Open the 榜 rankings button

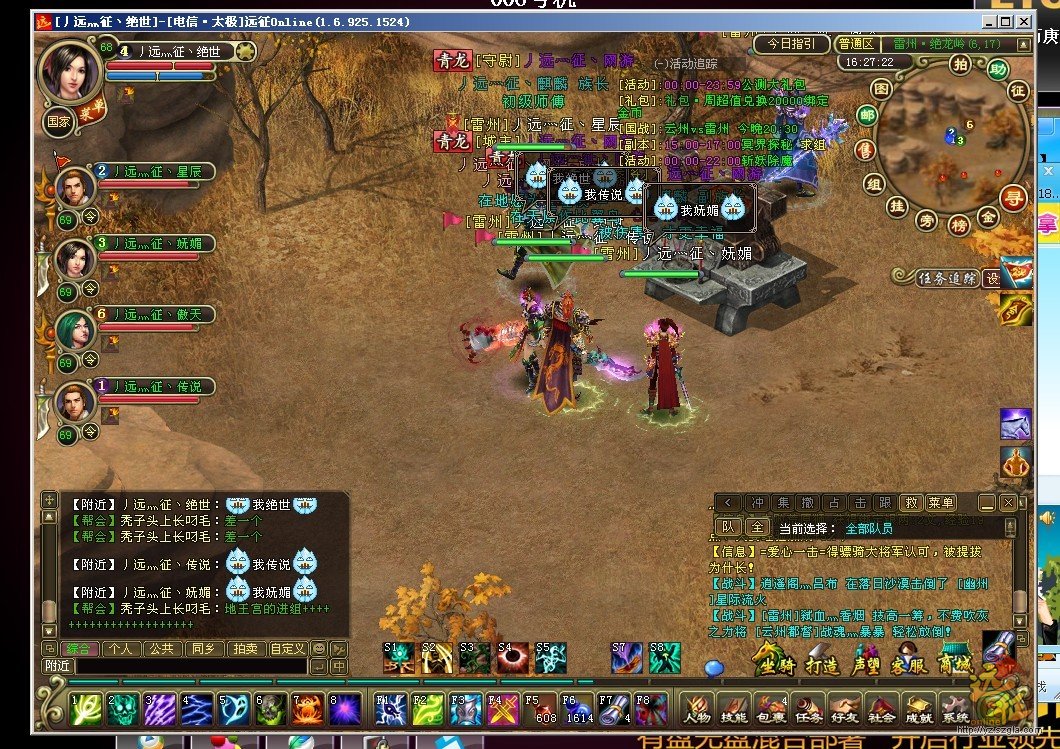tap(959, 226)
